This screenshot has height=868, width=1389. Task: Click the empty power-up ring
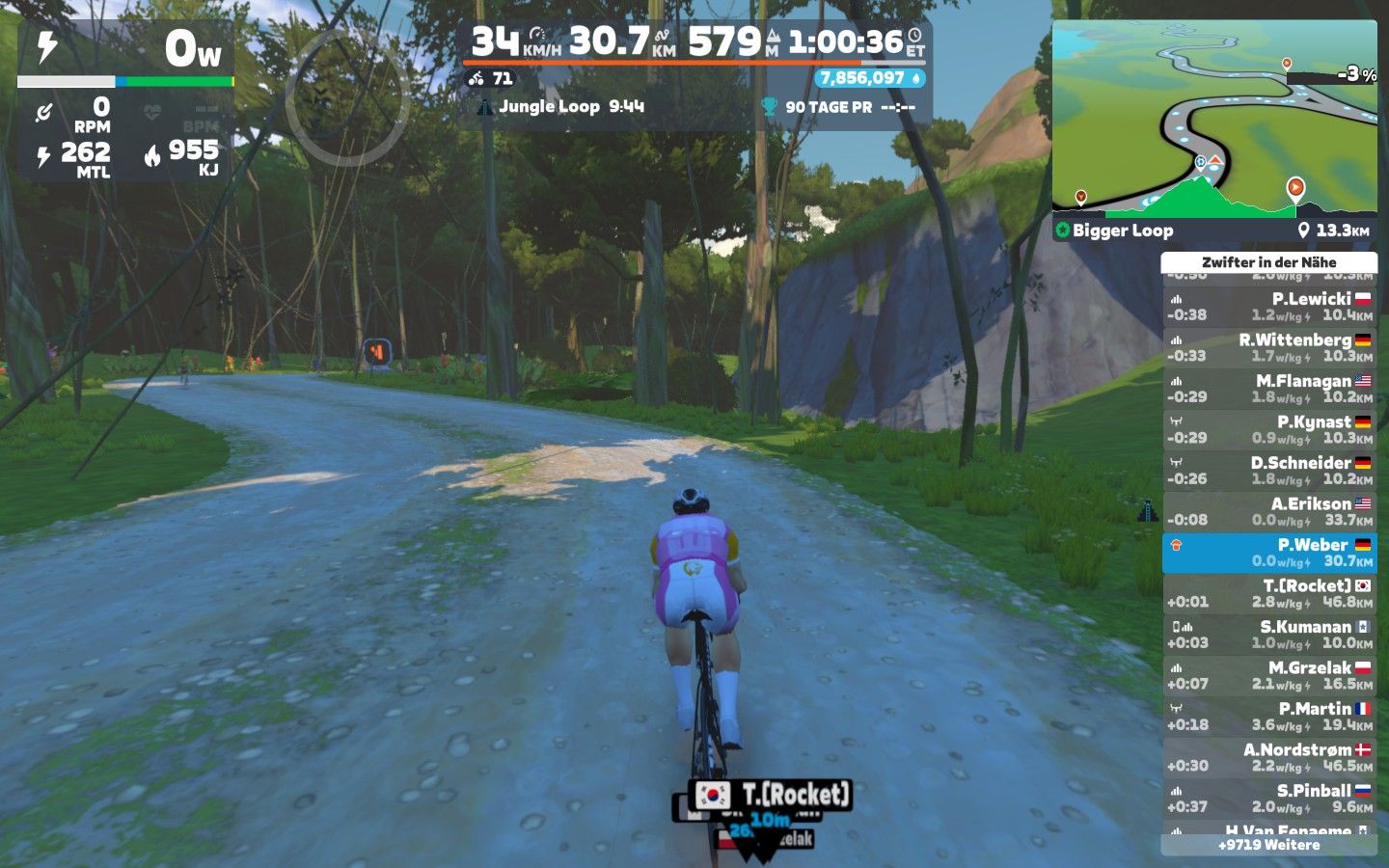[x=343, y=96]
